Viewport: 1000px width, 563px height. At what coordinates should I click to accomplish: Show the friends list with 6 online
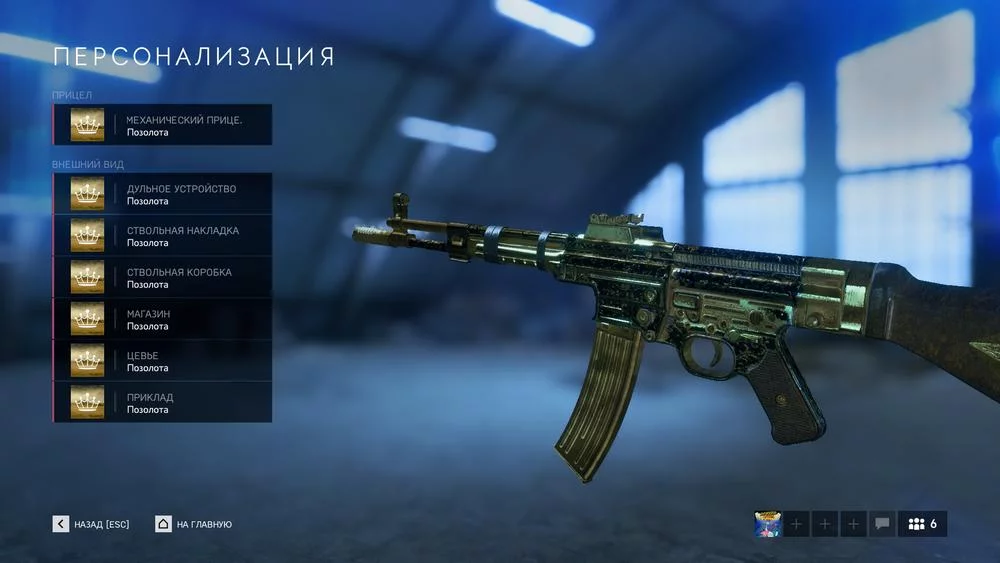pos(922,524)
